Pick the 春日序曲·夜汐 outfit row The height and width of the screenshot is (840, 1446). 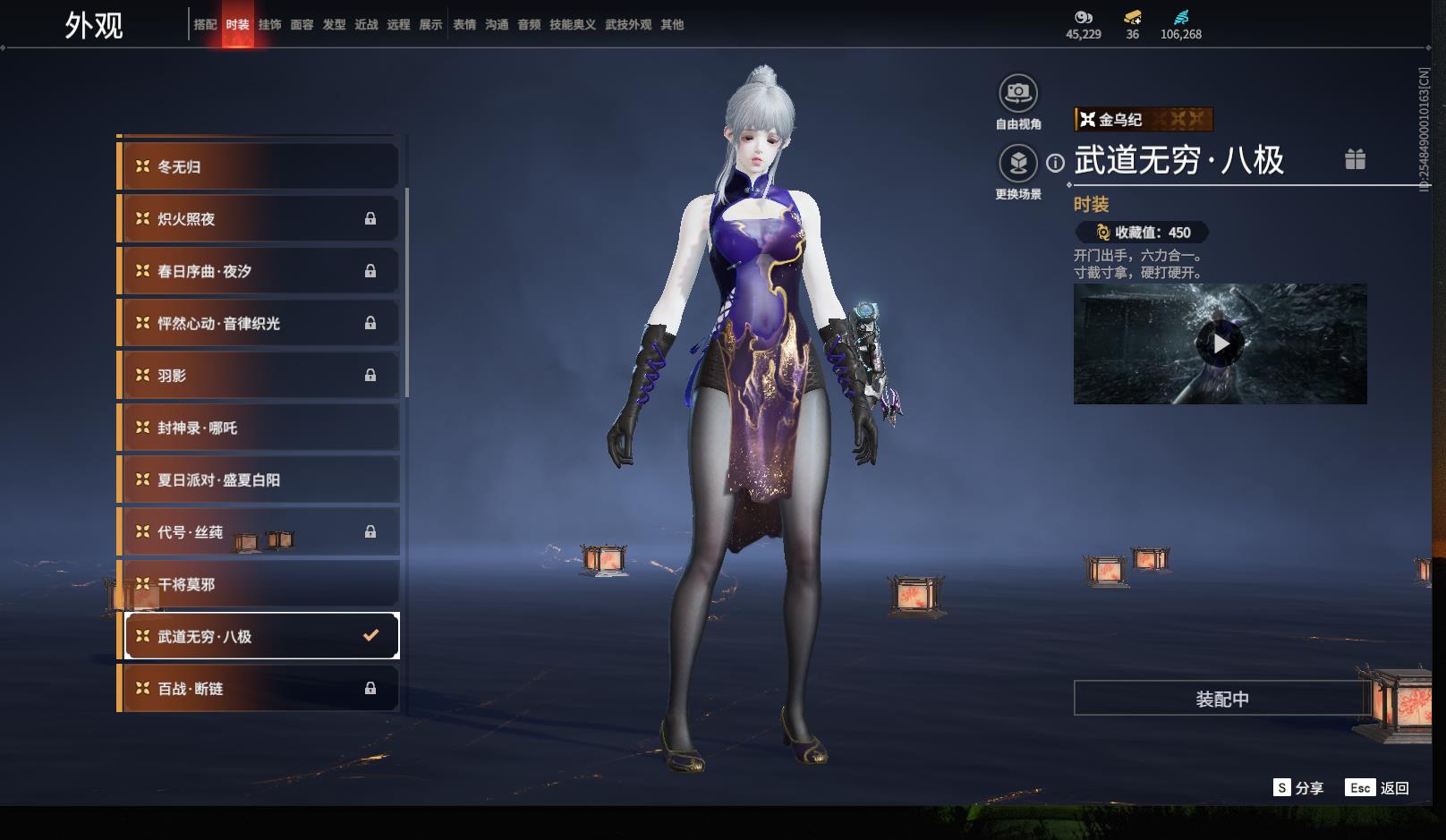tap(259, 271)
